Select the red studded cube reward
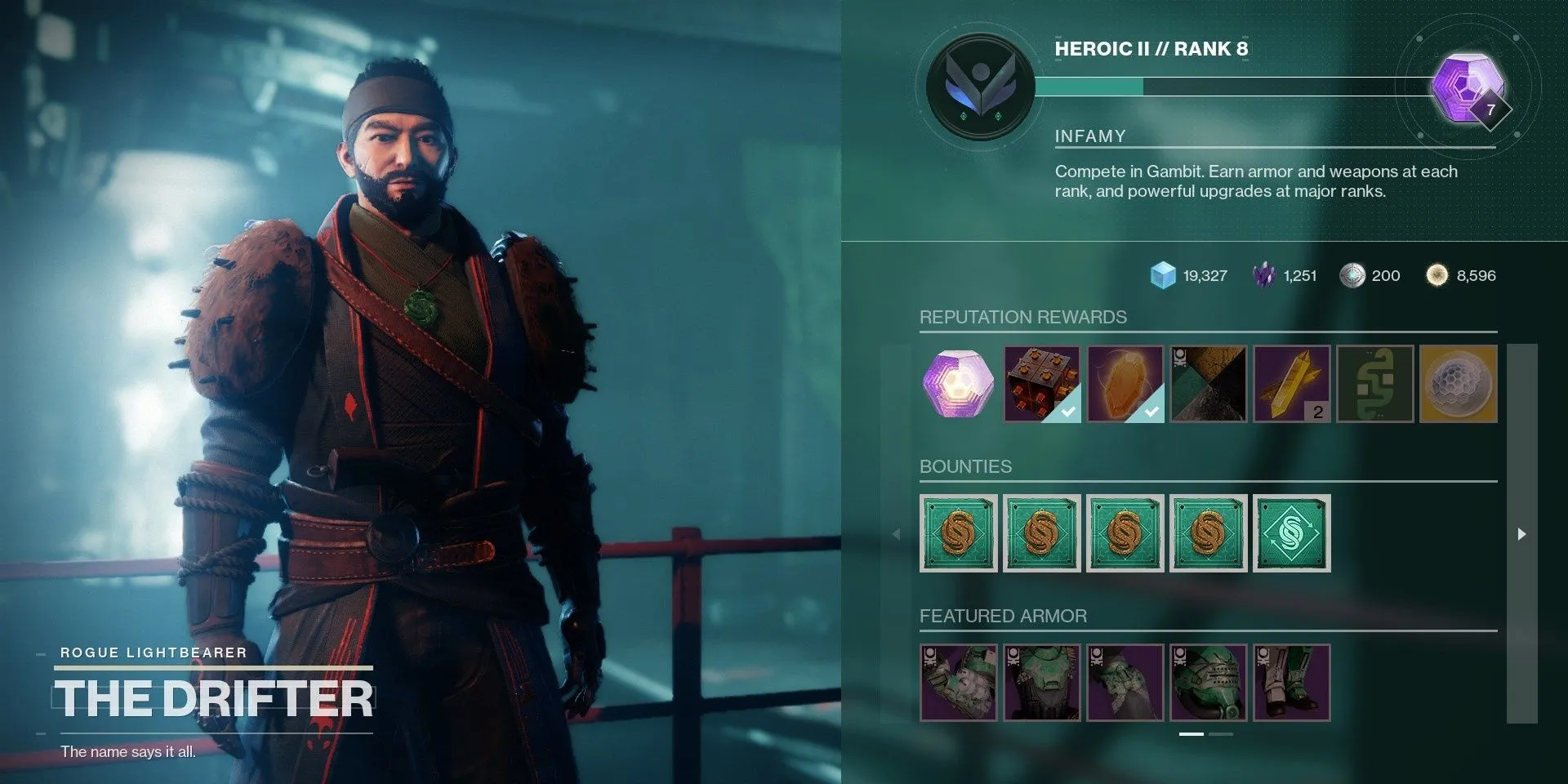Viewport: 1568px width, 784px height. pos(1042,384)
